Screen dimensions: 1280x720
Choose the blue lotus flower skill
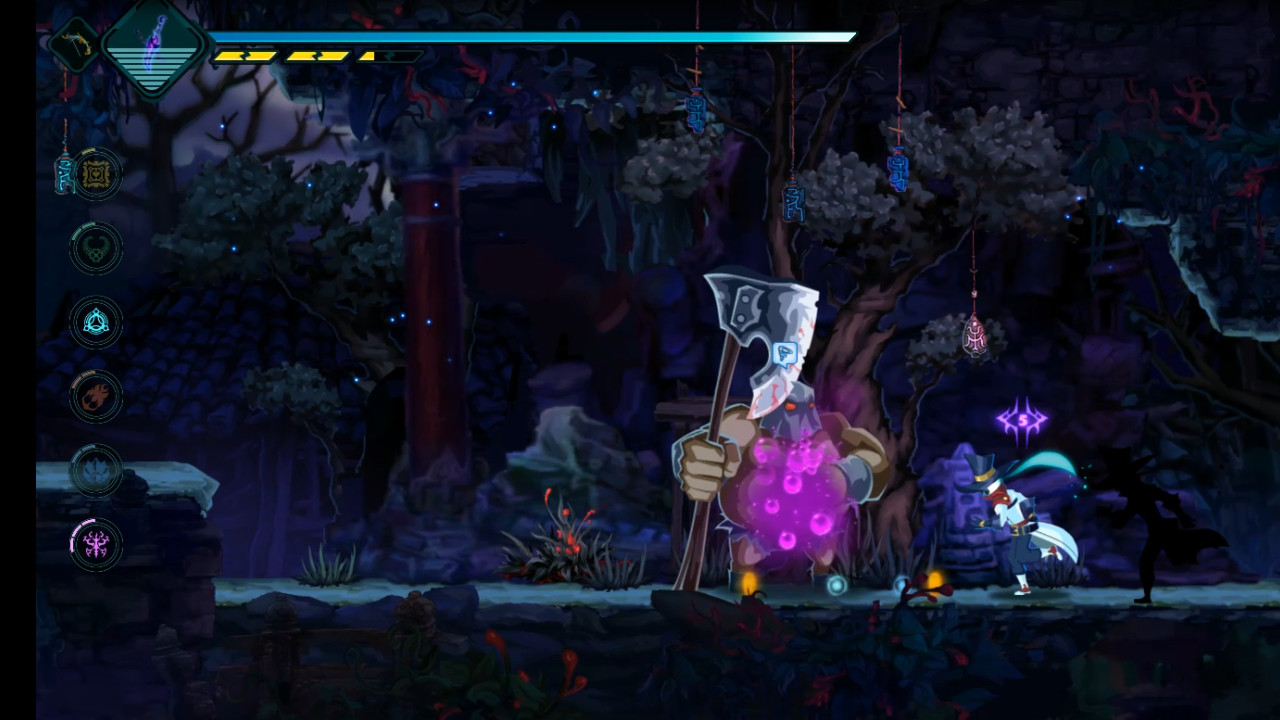click(x=97, y=470)
